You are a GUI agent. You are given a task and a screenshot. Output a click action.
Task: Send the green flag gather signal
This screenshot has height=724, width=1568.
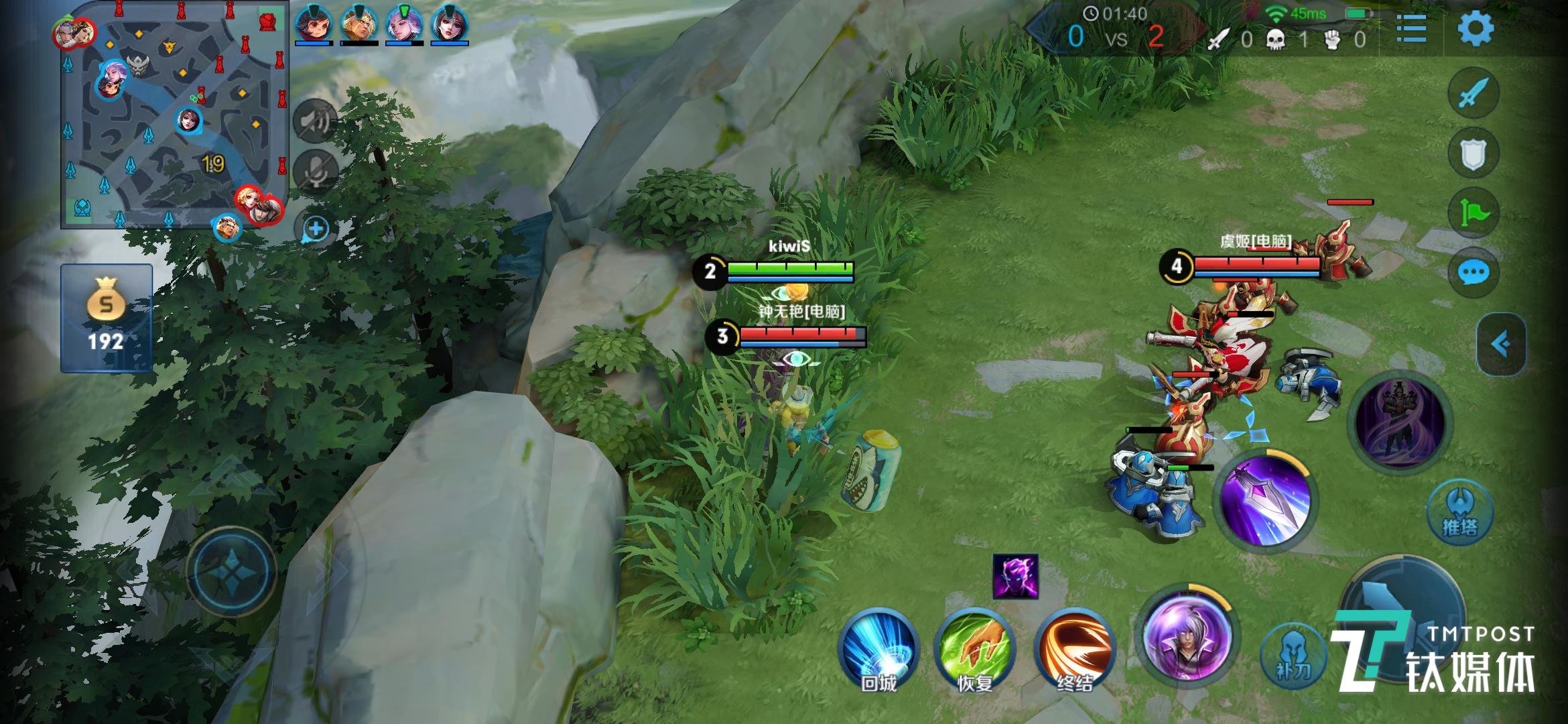1472,213
